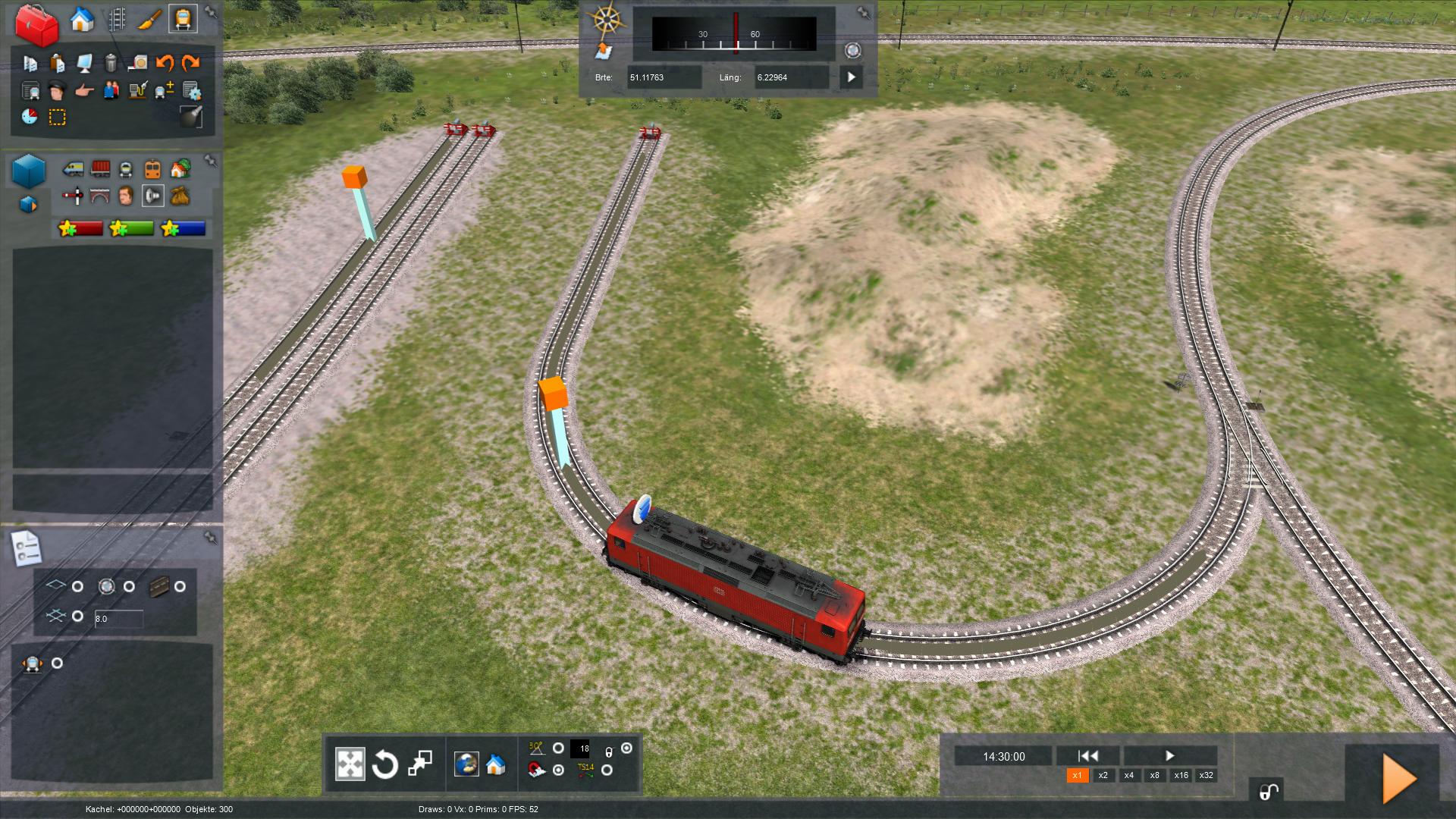This screenshot has width=1456, height=819.
Task: Redo with the right orange arrow
Action: (190, 63)
